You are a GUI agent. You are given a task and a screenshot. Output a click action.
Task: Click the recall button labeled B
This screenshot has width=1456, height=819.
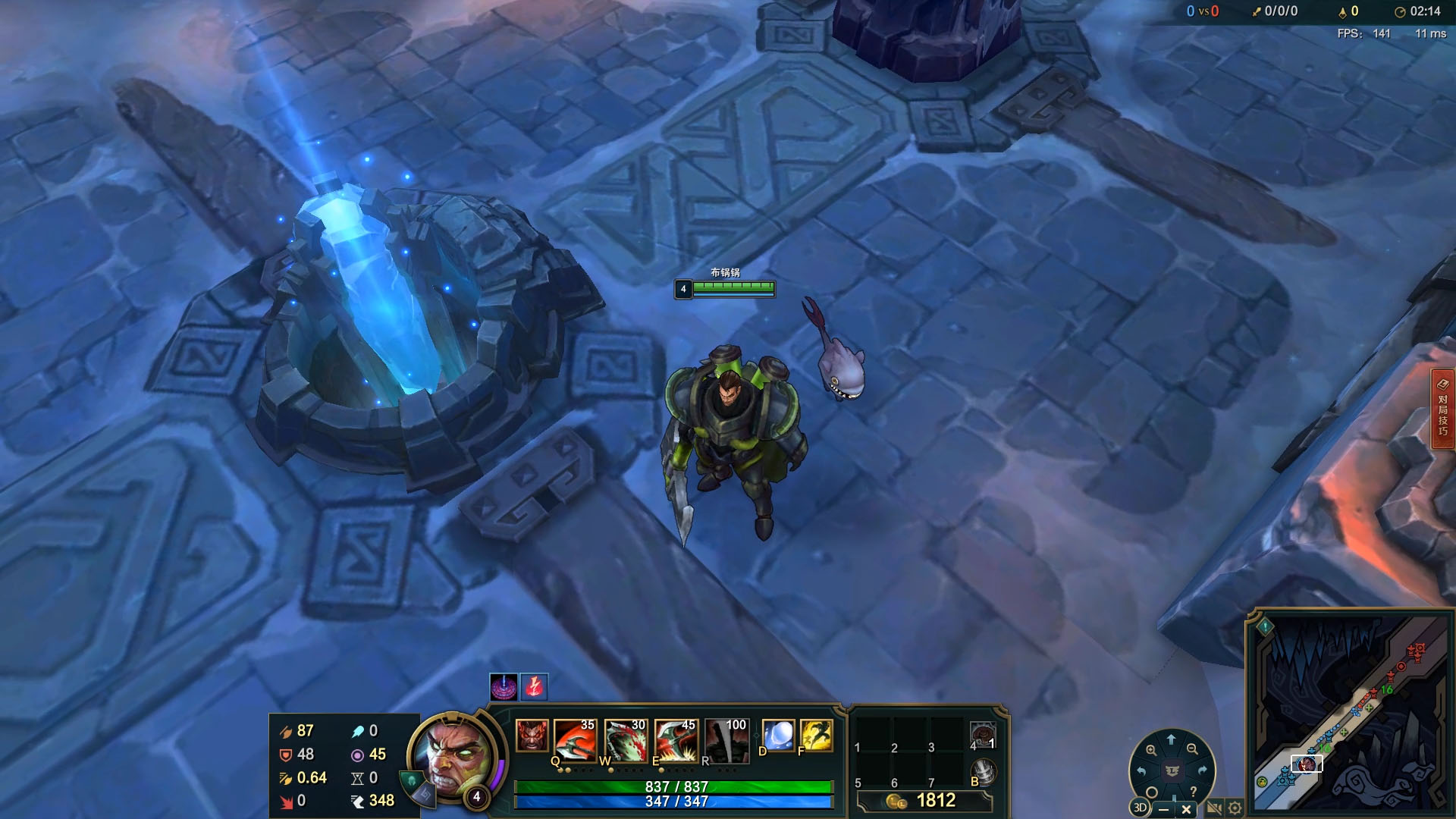(x=984, y=771)
